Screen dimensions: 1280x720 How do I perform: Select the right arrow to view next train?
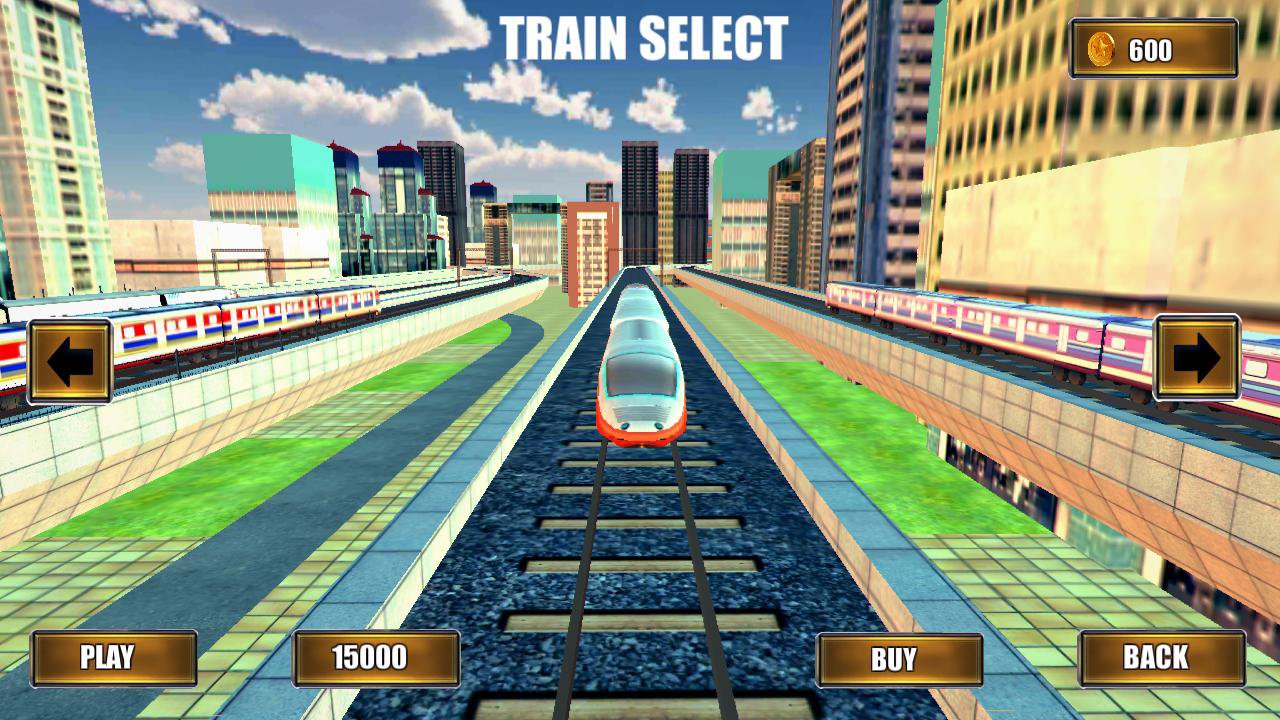point(1196,360)
